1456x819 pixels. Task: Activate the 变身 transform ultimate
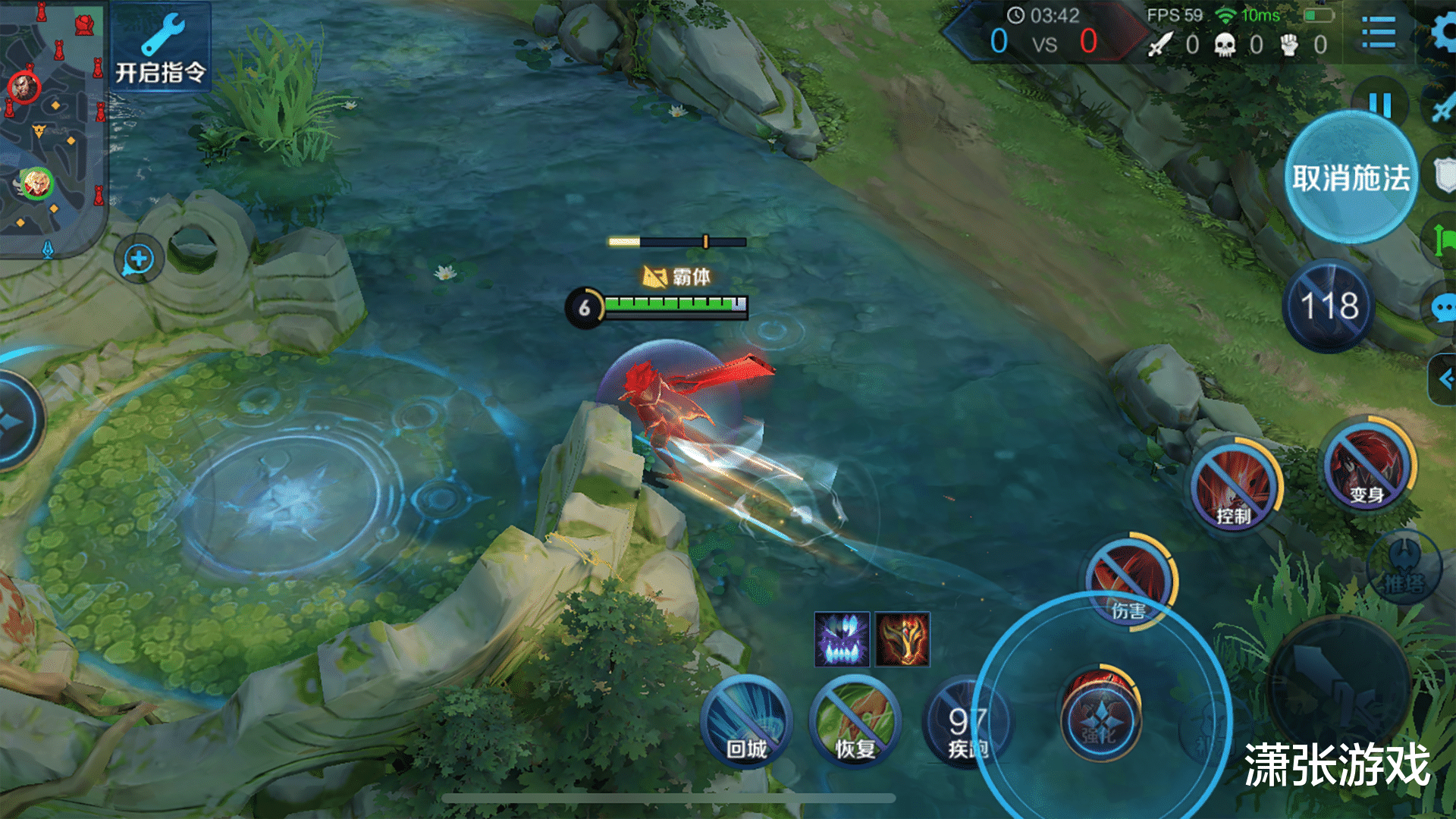click(x=1367, y=465)
